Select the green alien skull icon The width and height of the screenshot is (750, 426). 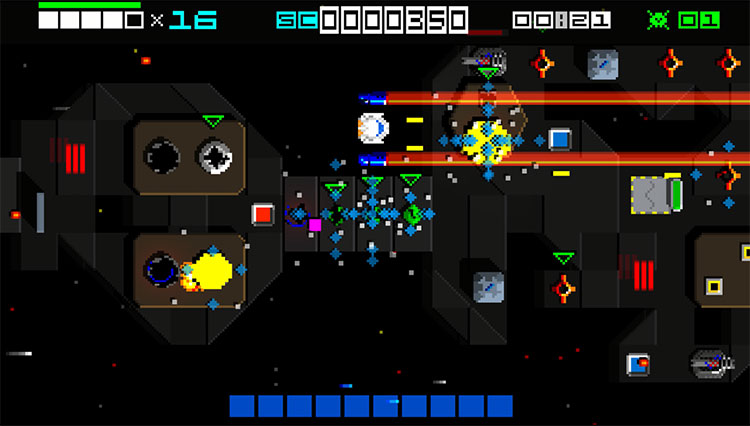(659, 19)
